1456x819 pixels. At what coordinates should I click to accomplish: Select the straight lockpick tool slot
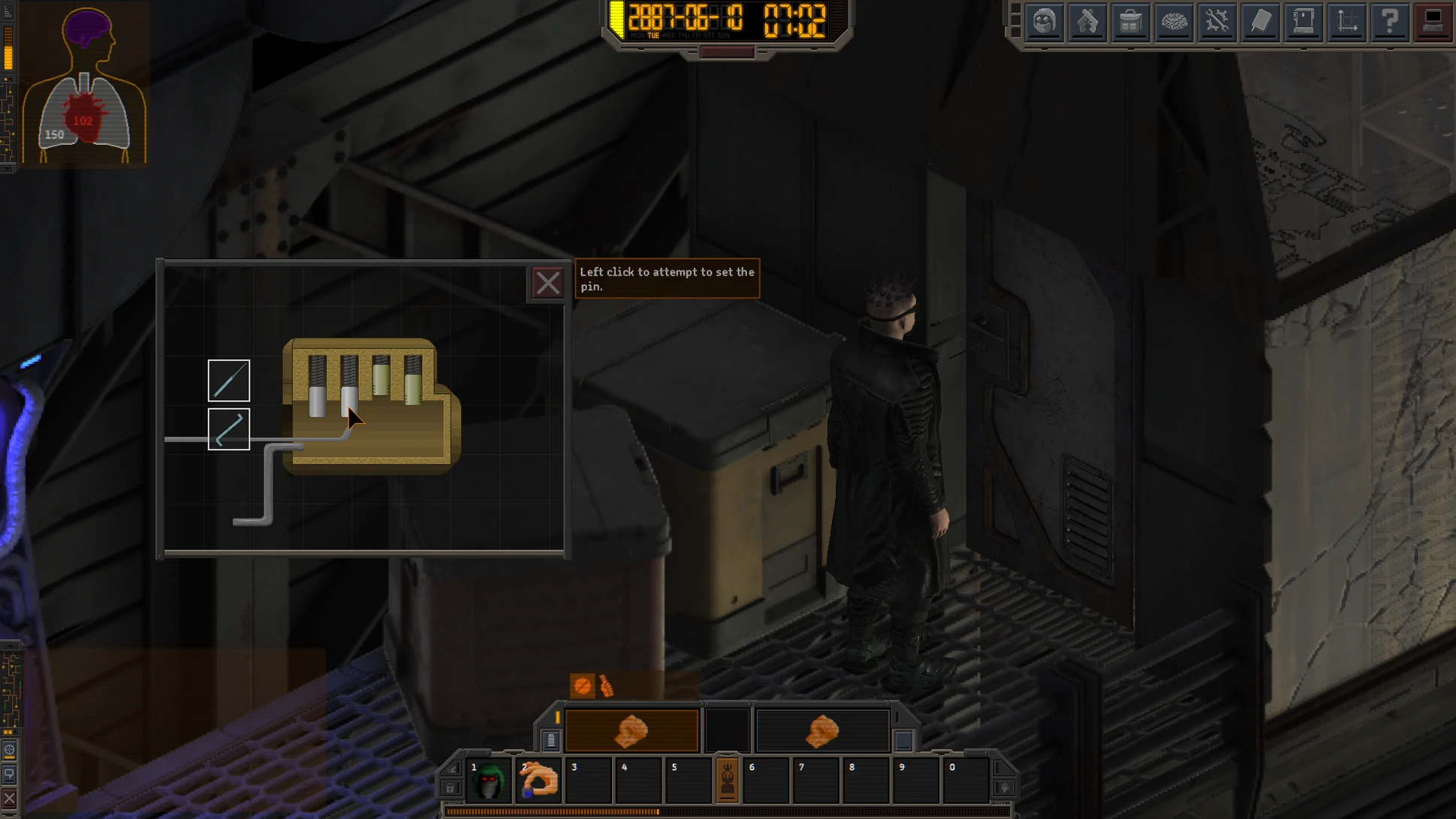pos(228,381)
